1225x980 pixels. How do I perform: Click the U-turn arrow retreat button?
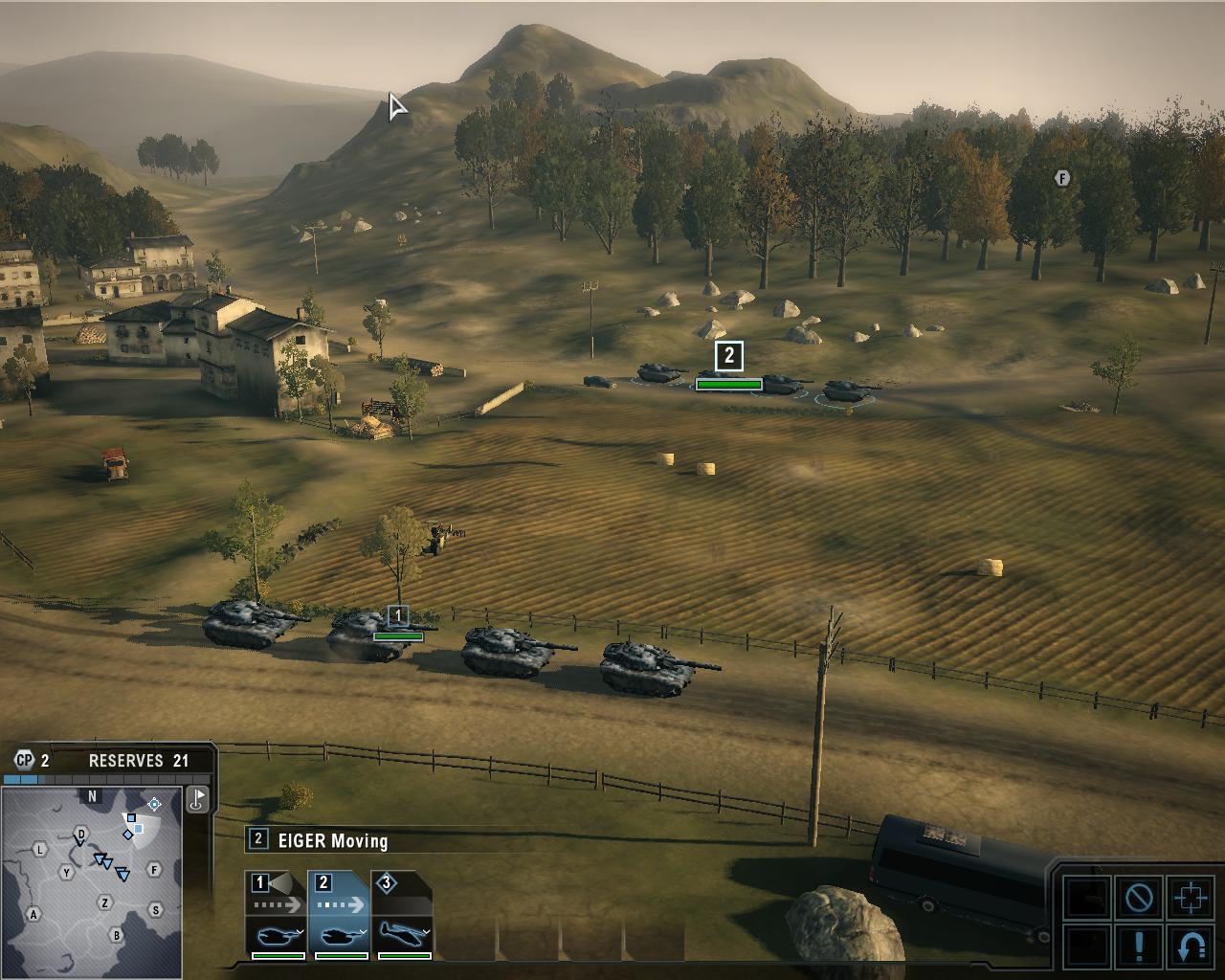pyautogui.click(x=1191, y=946)
